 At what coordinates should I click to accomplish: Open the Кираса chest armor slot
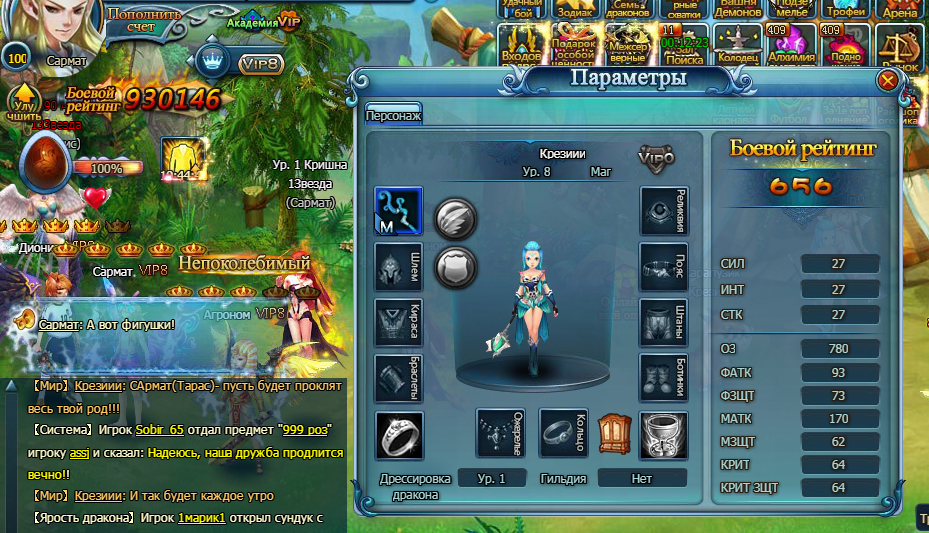tap(398, 323)
